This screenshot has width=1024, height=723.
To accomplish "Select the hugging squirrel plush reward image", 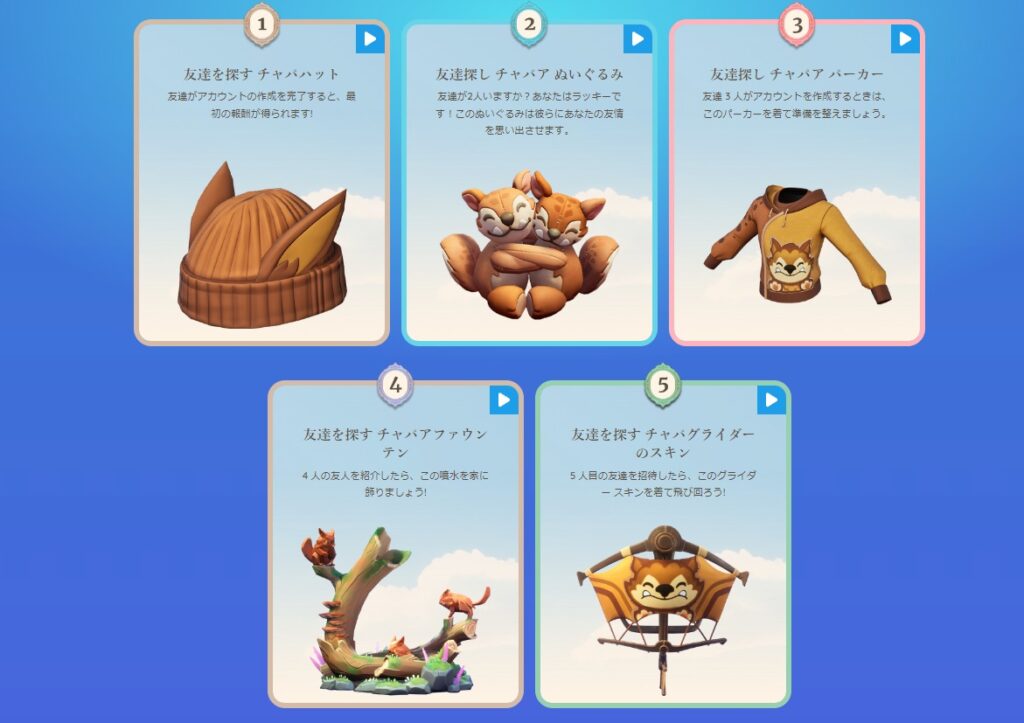I will (528, 245).
